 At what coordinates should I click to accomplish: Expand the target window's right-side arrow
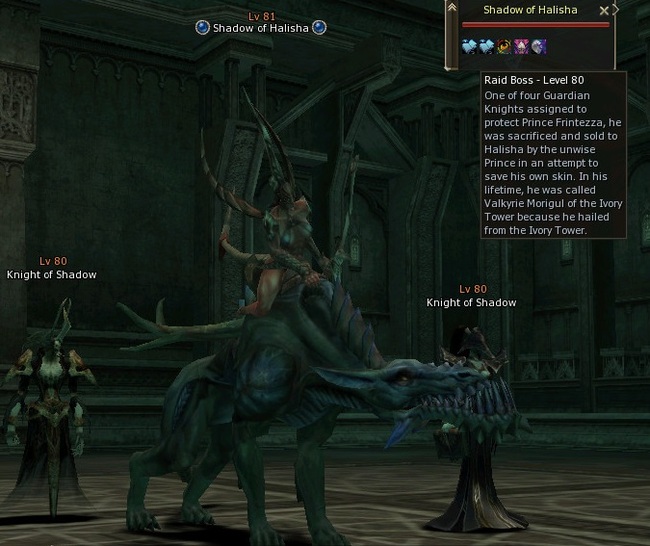point(616,10)
